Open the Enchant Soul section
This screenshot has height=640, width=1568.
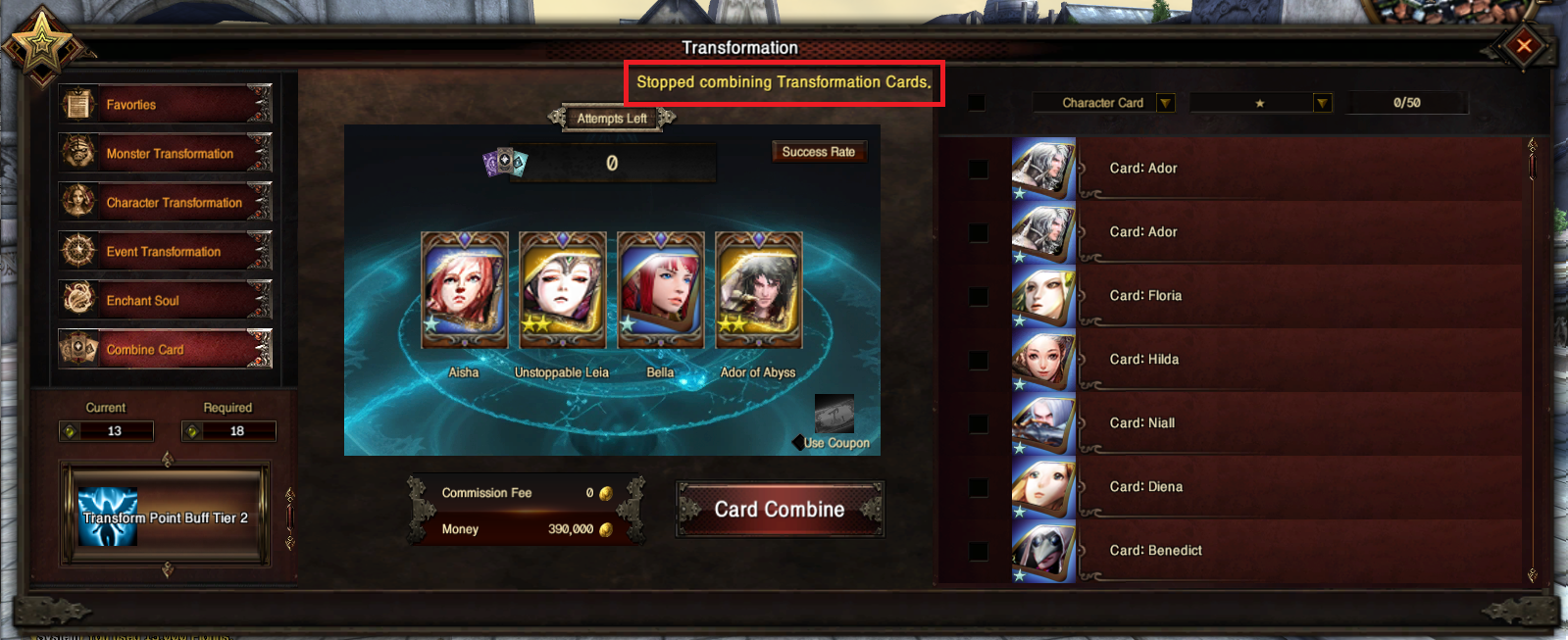(x=165, y=300)
